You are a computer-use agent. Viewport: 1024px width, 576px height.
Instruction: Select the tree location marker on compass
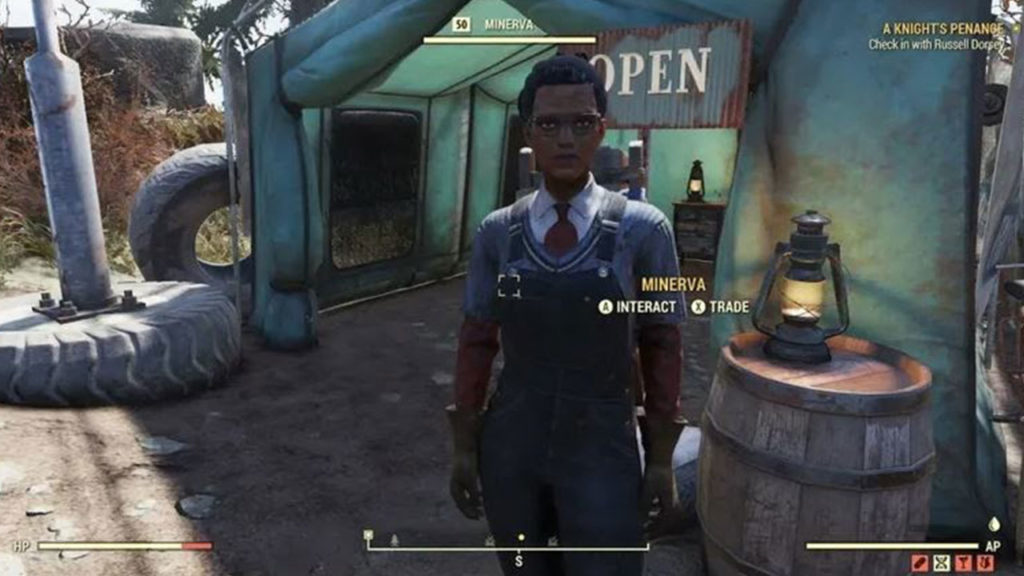394,540
